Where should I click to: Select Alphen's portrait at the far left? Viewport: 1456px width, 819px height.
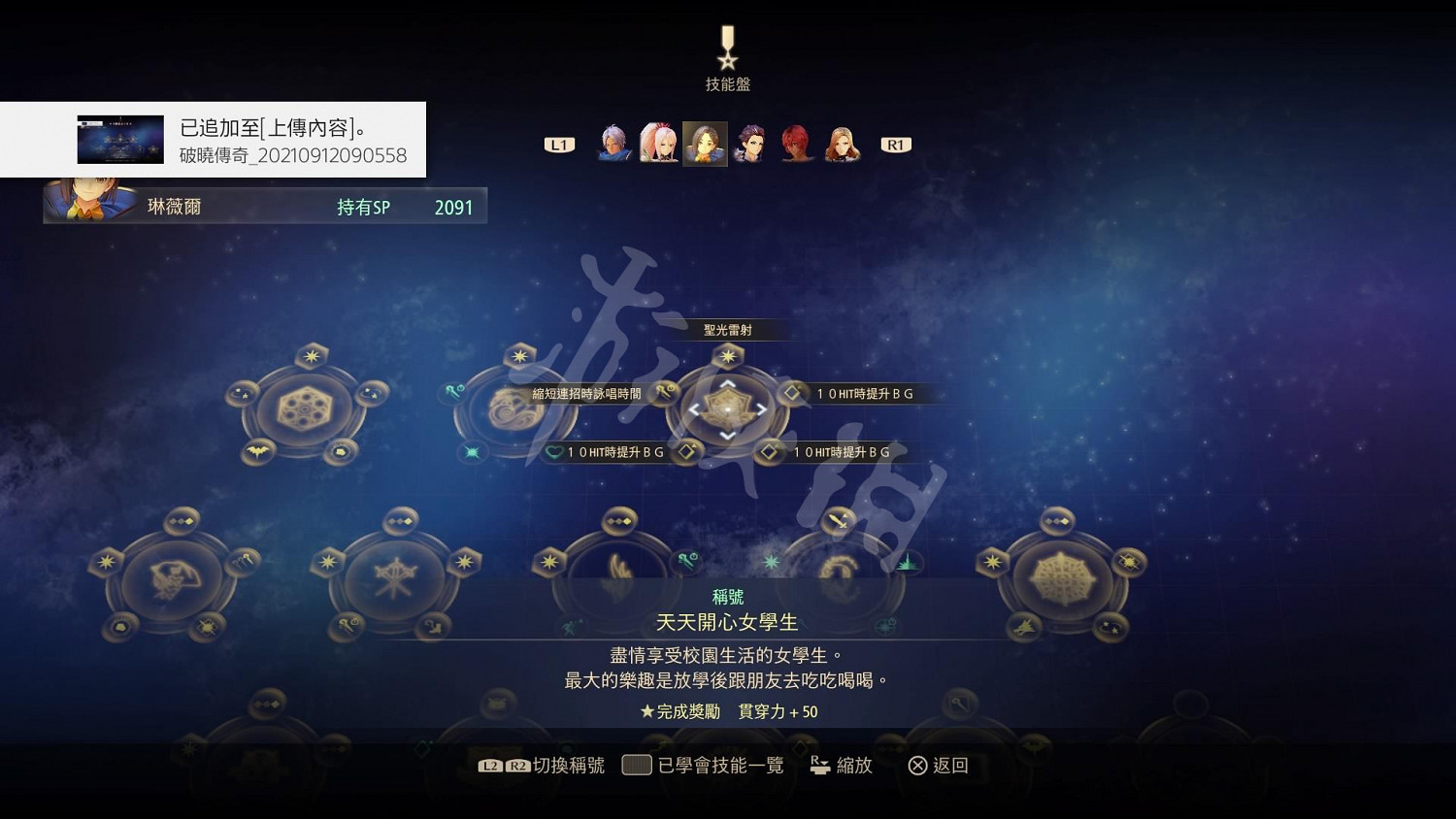point(612,143)
